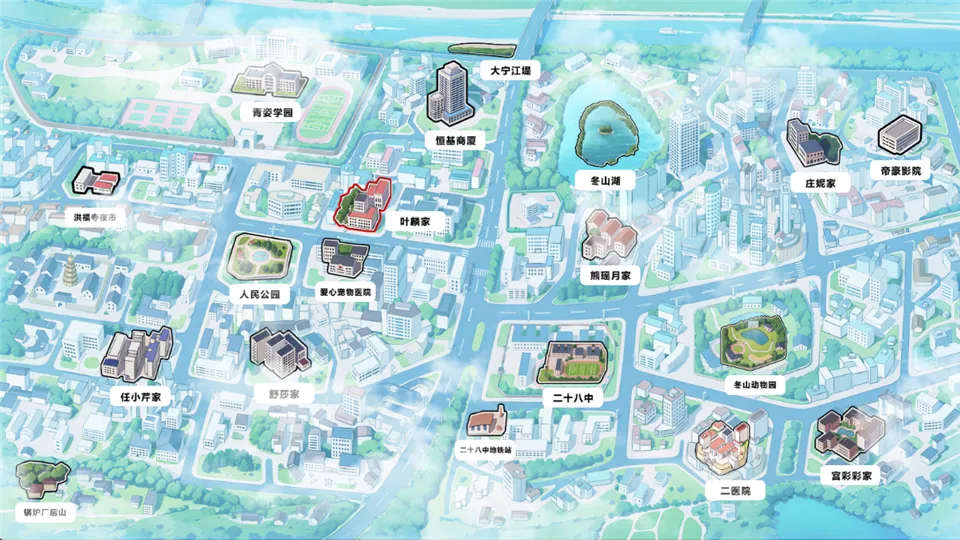
Task: Visit 冬山湖 lake location
Action: coord(605,134)
